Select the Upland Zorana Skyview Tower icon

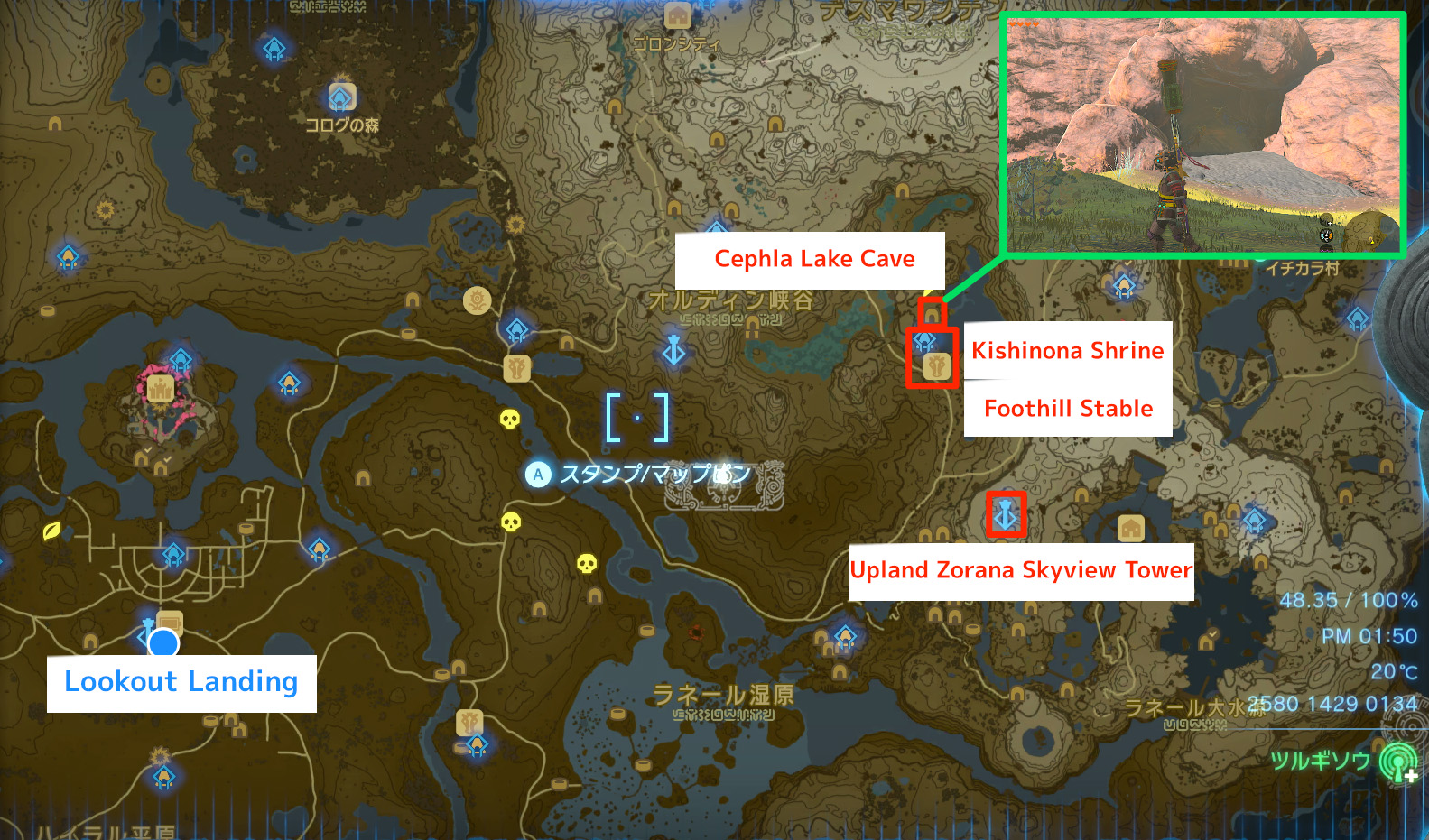[1006, 512]
